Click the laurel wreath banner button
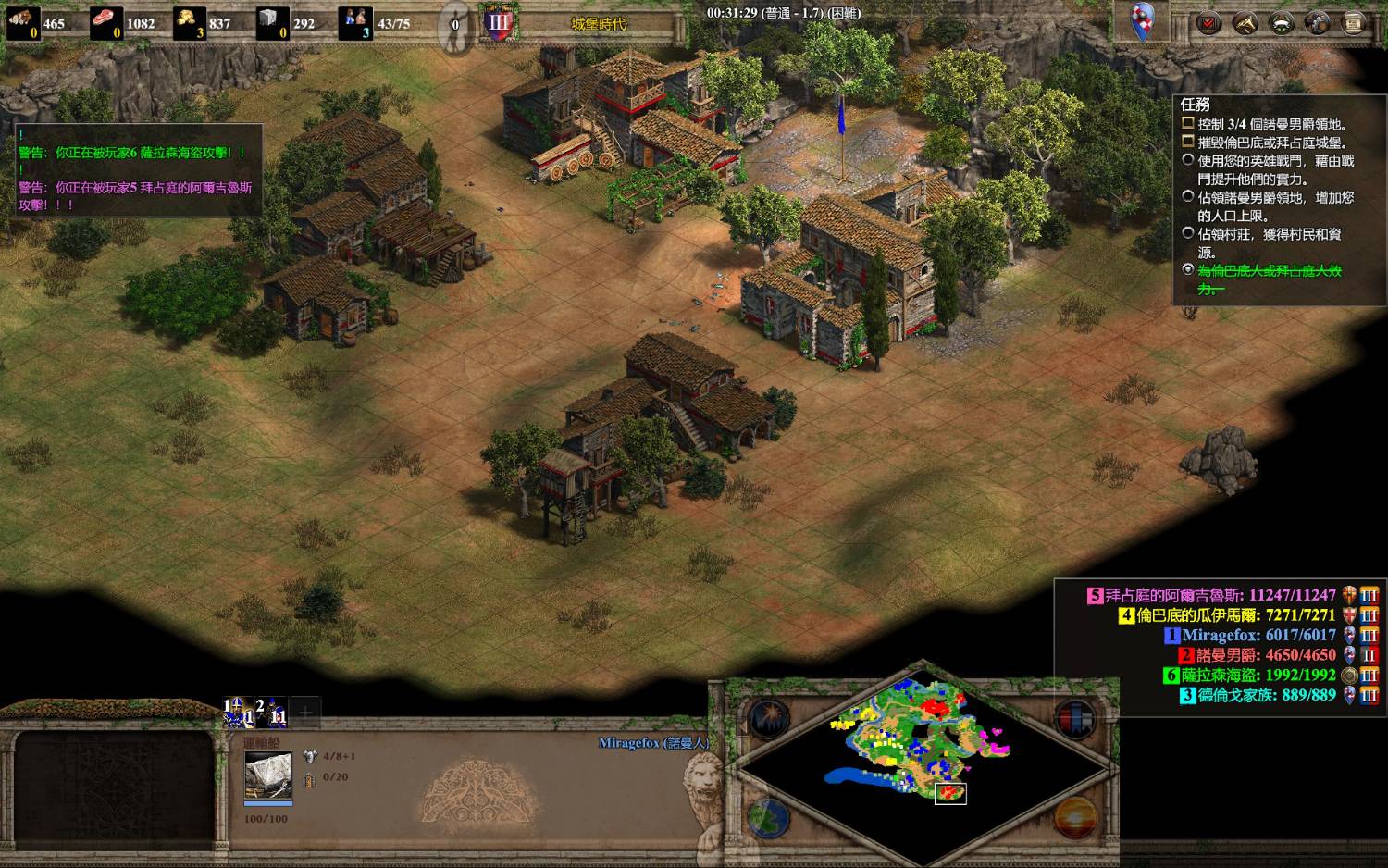Image resolution: width=1388 pixels, height=868 pixels. click(x=1282, y=23)
